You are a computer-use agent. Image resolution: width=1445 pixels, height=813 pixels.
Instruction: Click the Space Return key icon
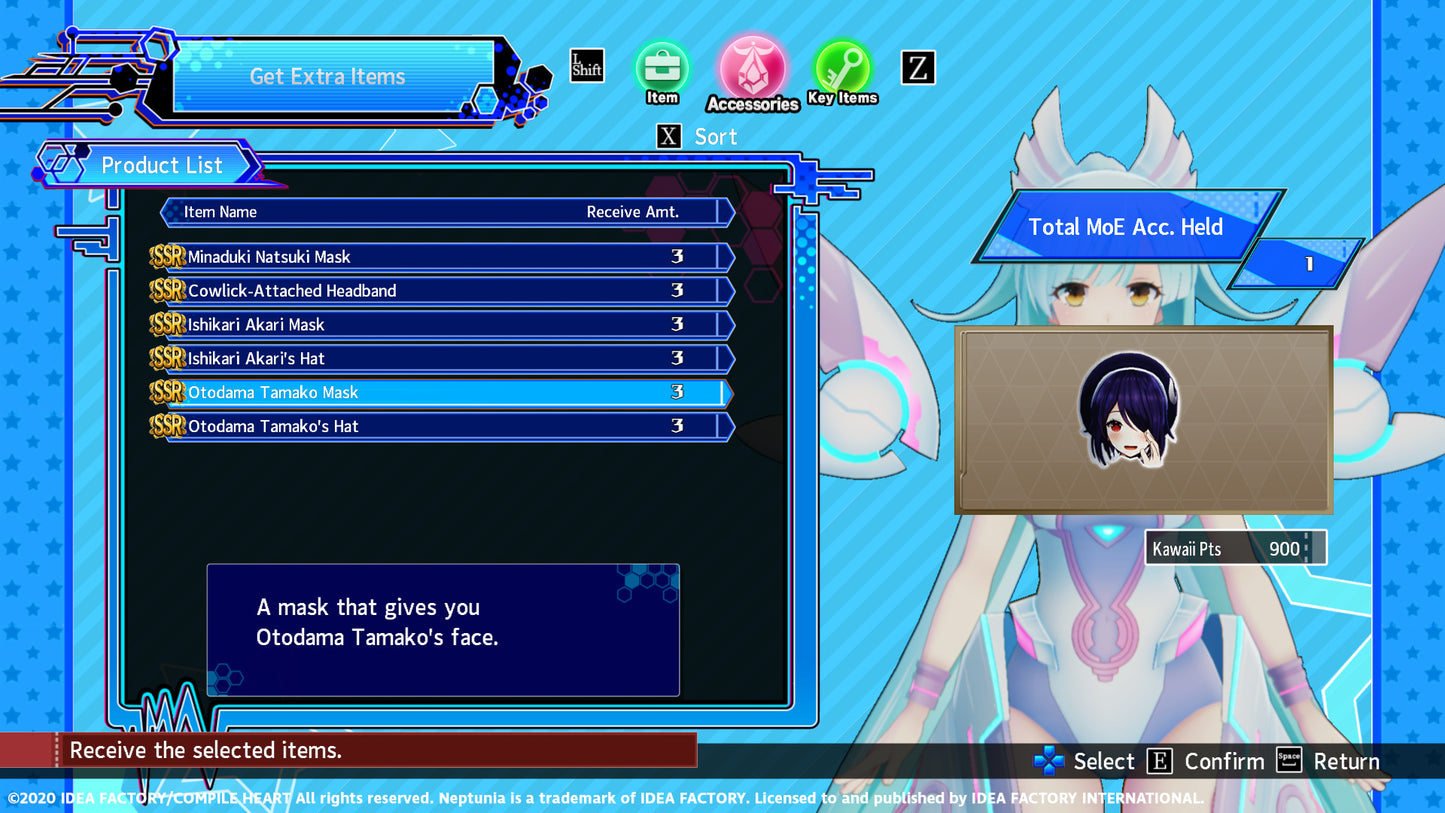click(x=1289, y=761)
